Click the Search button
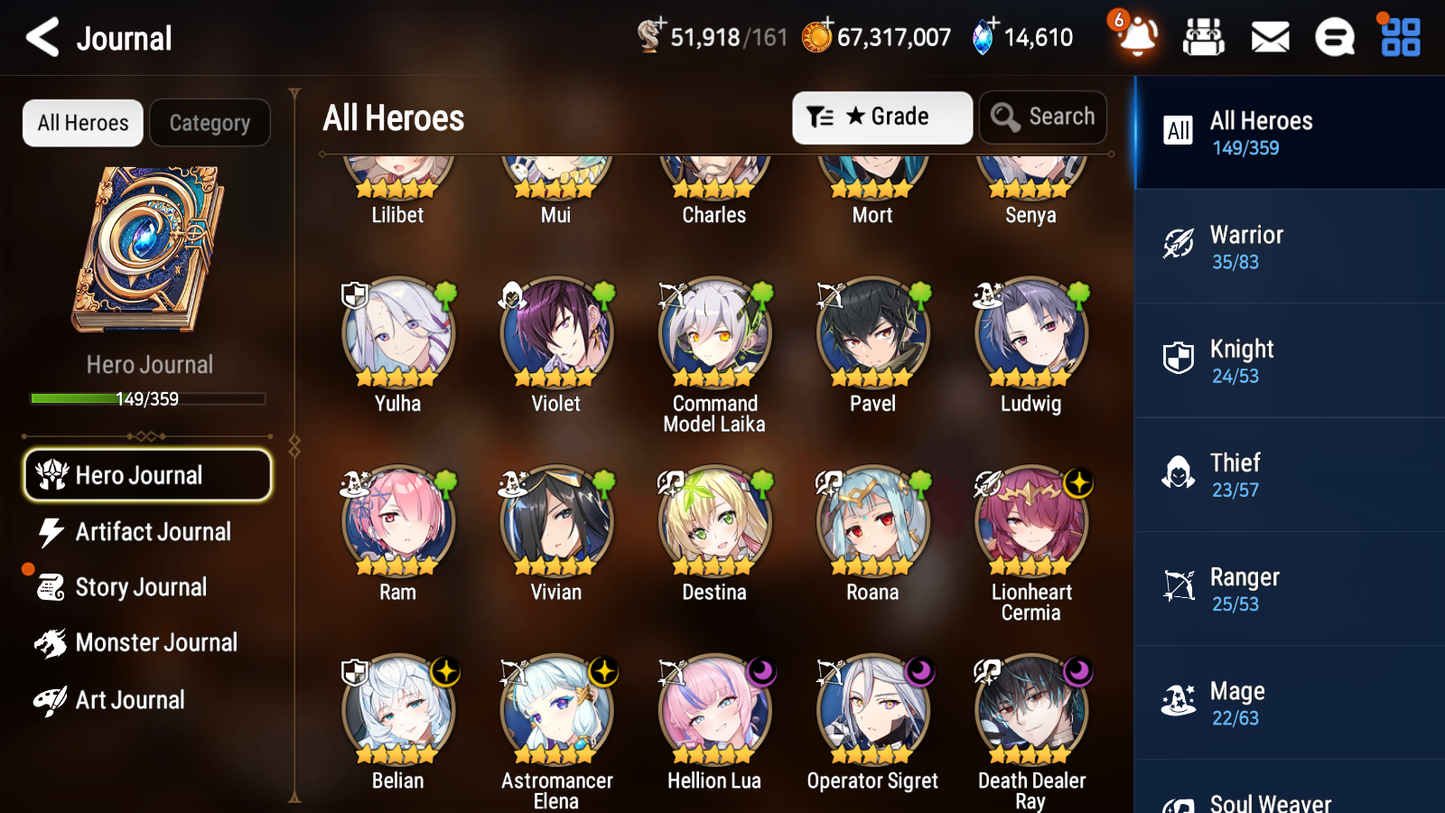Screen dimensions: 1445x813 coord(1043,117)
